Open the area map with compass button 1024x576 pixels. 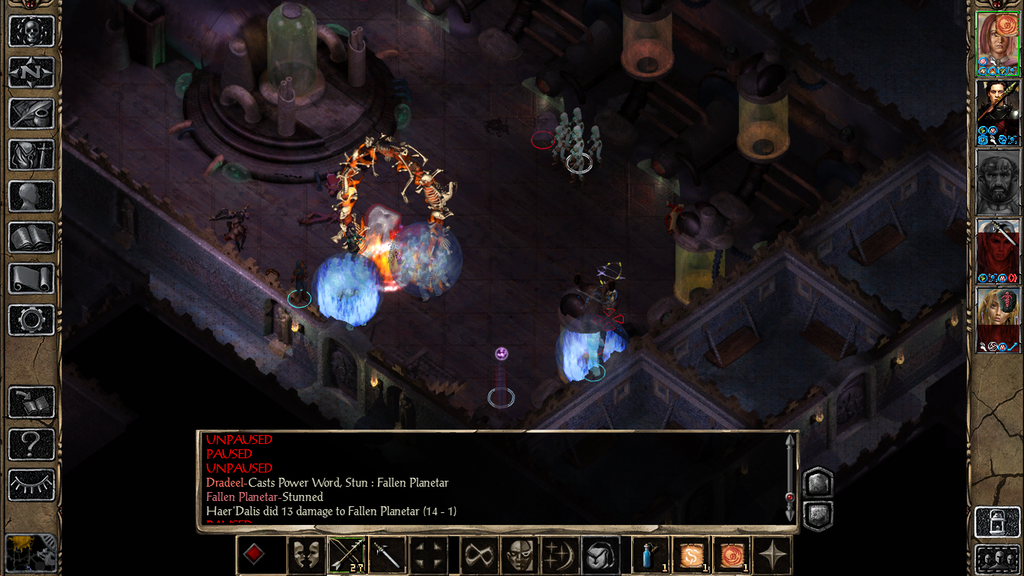[x=31, y=72]
